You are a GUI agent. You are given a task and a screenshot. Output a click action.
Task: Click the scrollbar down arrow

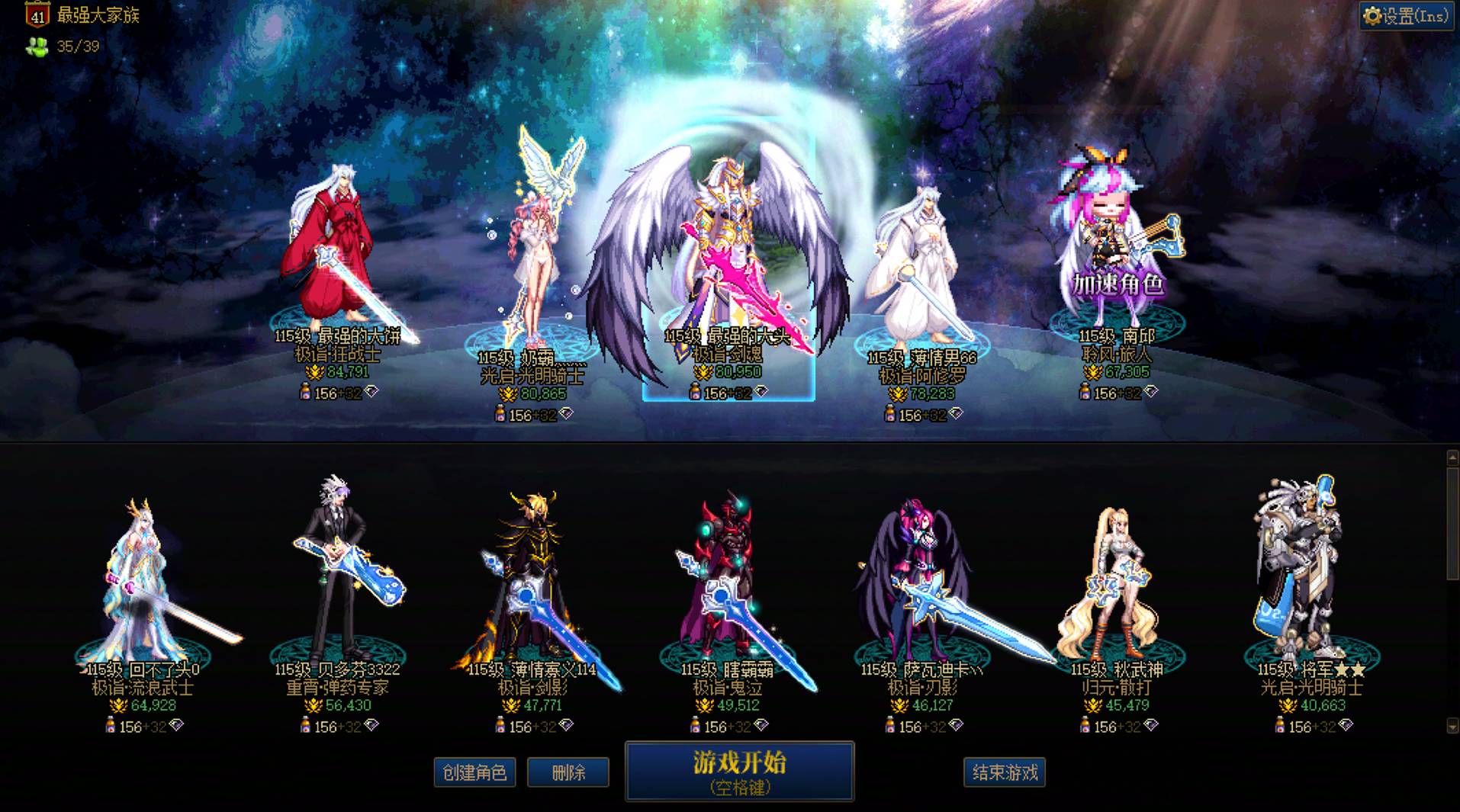tap(1452, 725)
